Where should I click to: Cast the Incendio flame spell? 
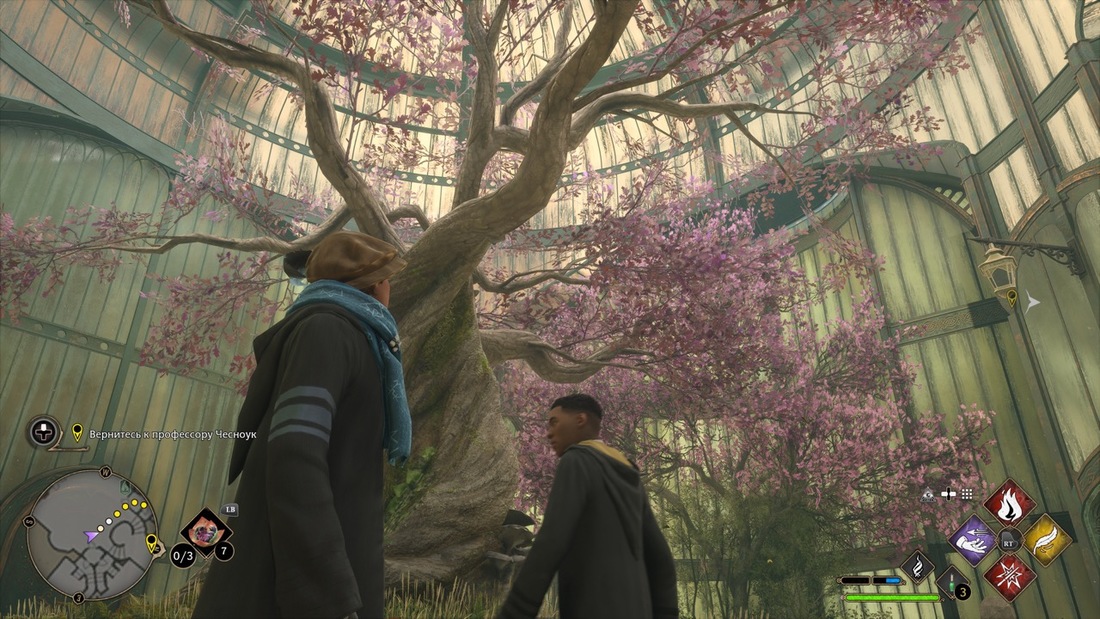click(x=1009, y=503)
